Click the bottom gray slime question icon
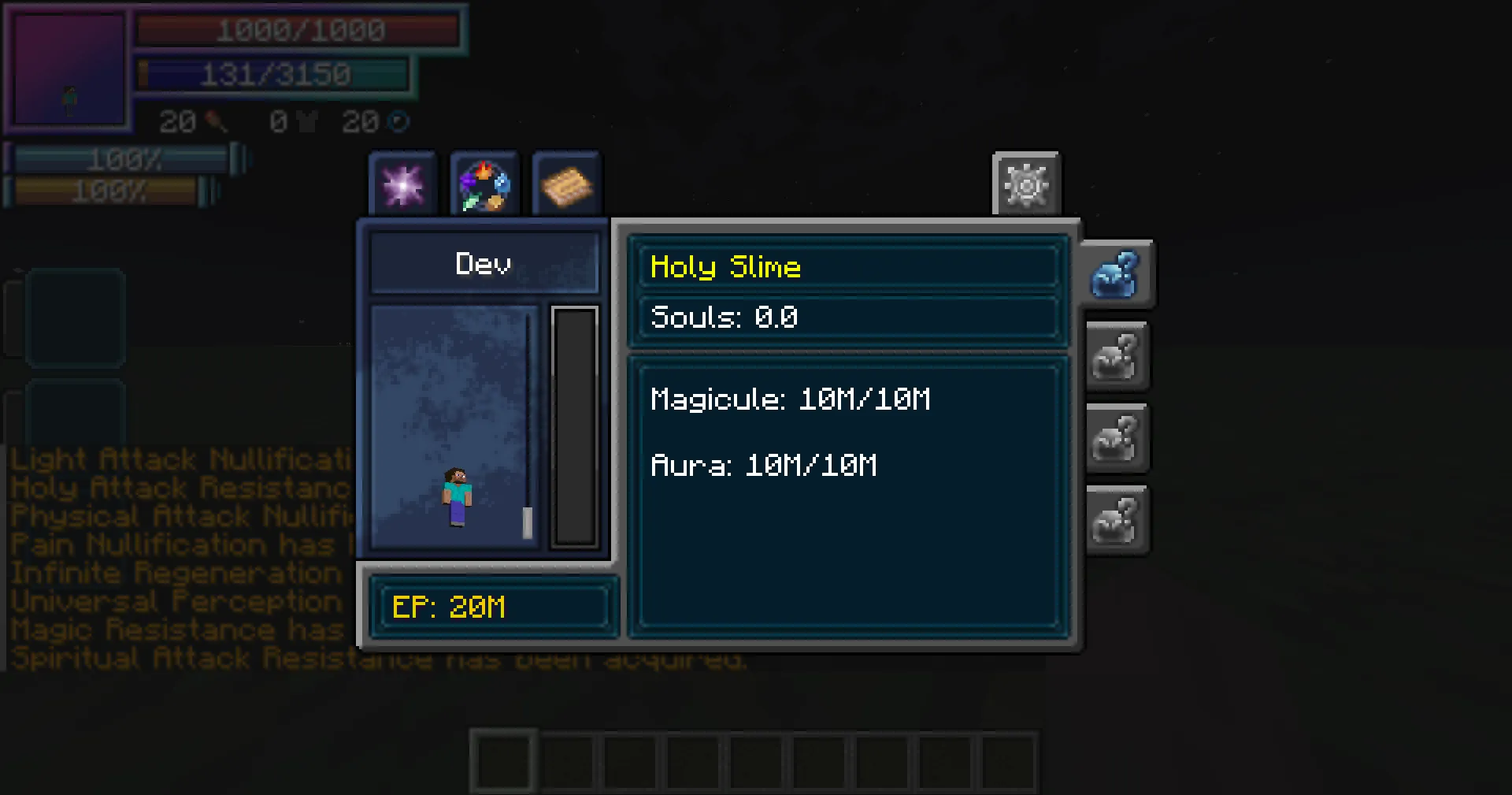Image resolution: width=1512 pixels, height=795 pixels. click(x=1117, y=520)
